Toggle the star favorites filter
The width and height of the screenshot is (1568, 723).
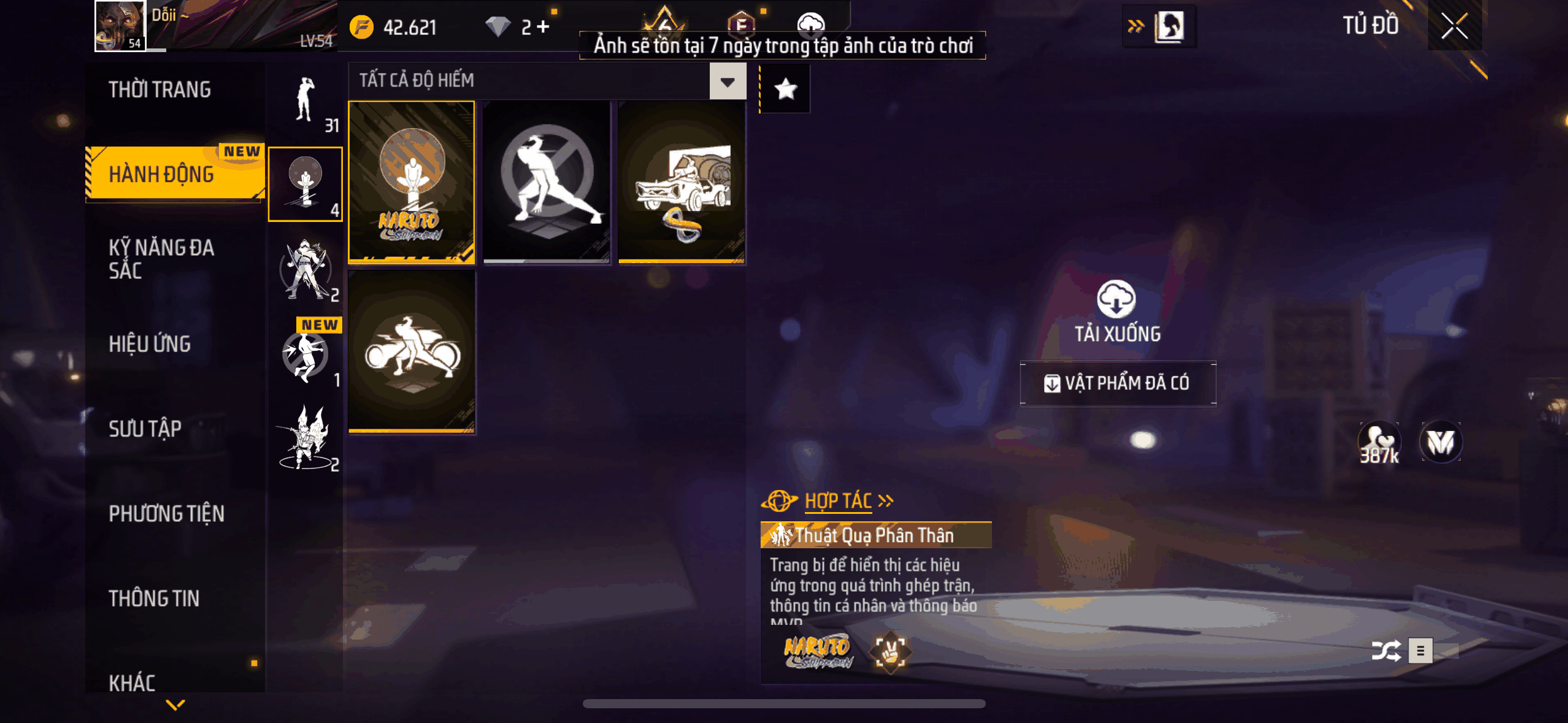[785, 90]
